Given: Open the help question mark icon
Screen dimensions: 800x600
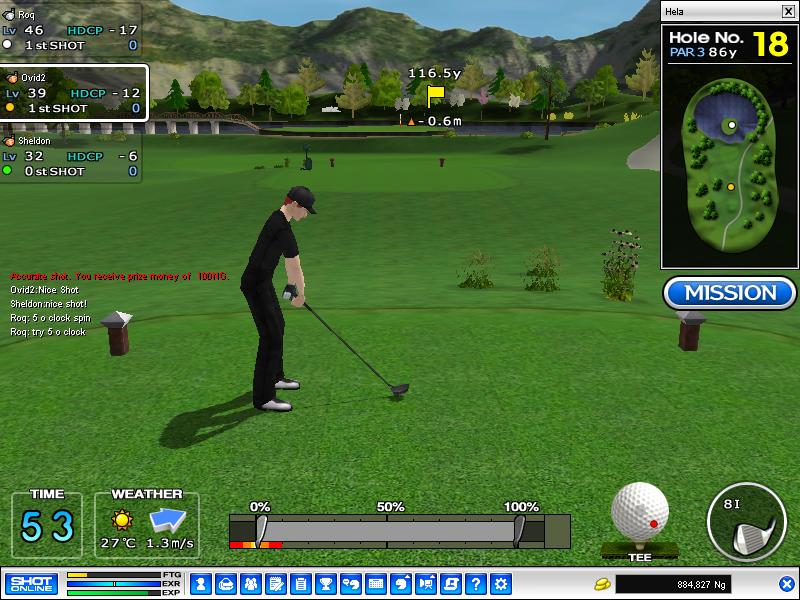Looking at the screenshot, I should (476, 583).
